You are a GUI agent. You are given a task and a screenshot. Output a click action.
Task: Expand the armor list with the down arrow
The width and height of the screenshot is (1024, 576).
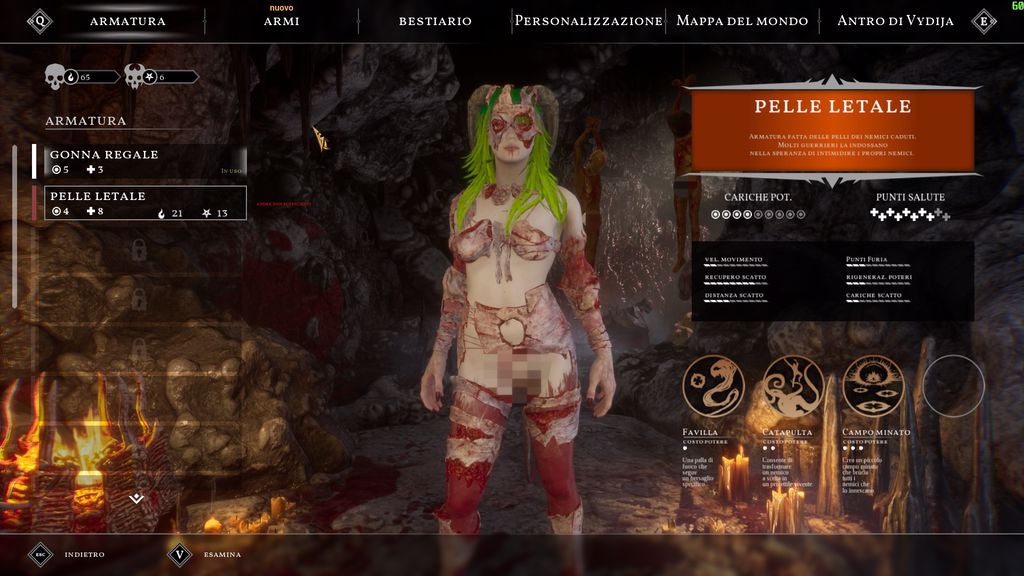137,498
